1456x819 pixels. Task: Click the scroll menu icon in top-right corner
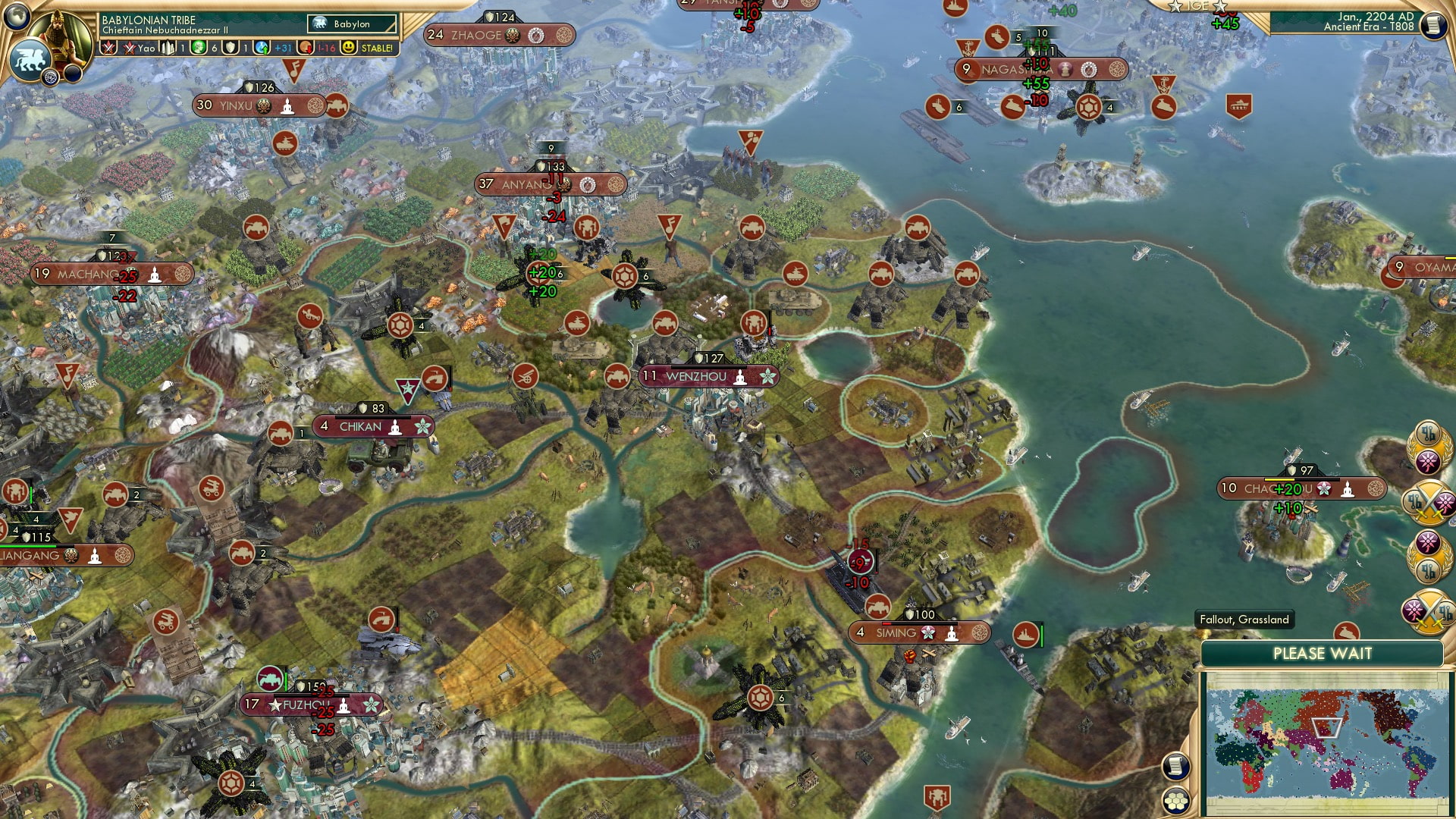pos(1432,25)
